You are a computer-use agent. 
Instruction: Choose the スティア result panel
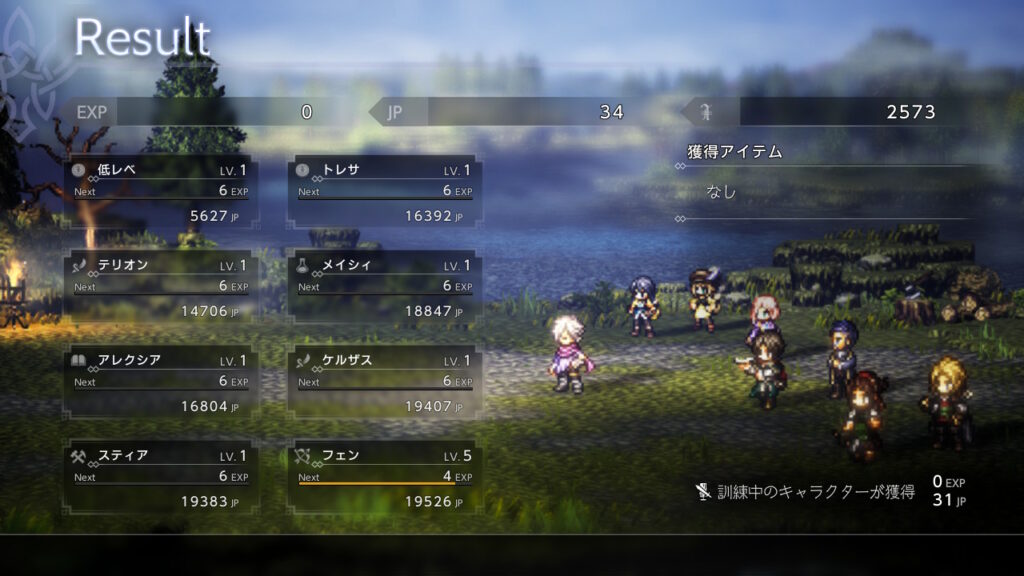(160, 478)
